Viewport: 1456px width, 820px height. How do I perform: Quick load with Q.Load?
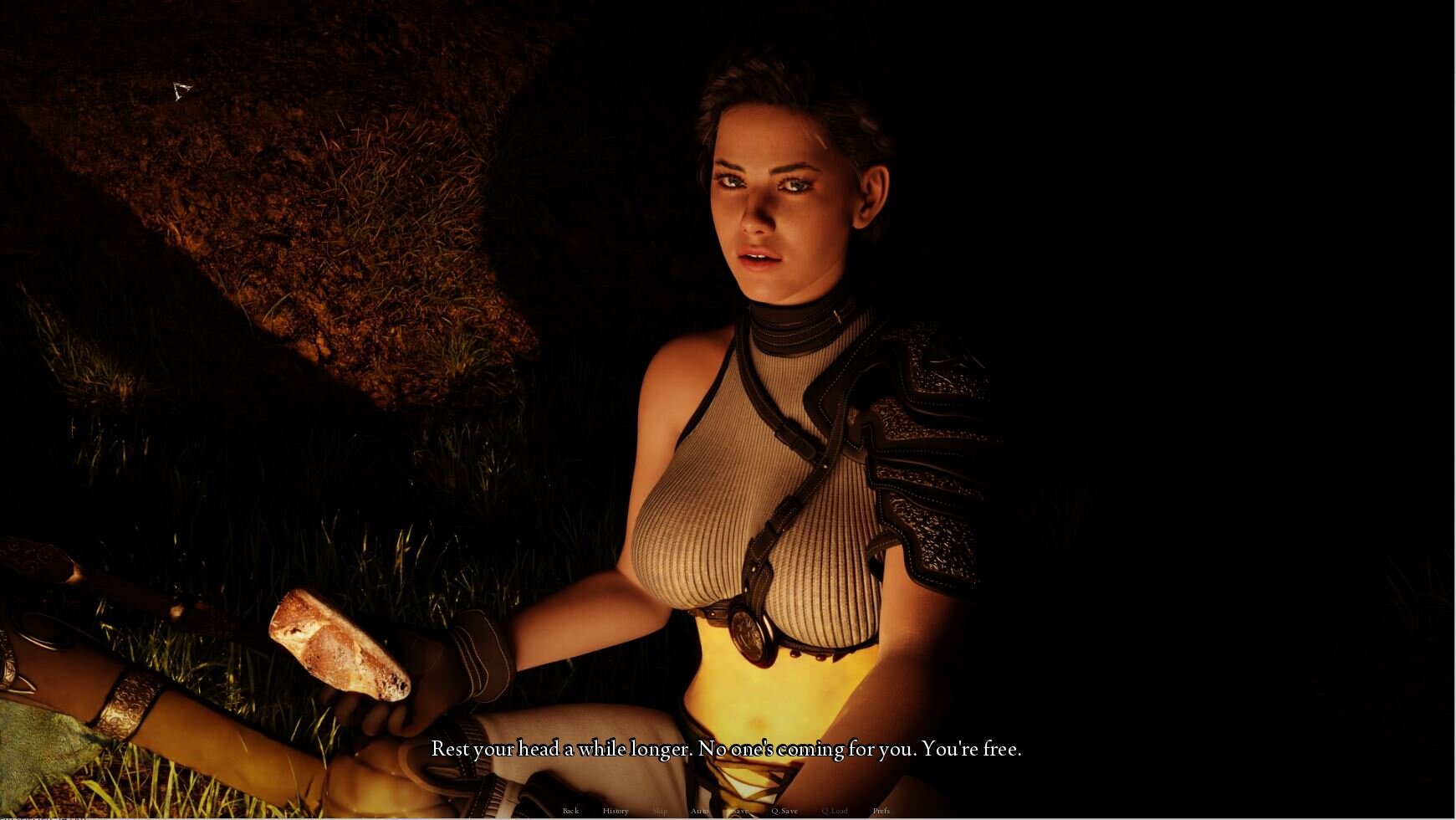tap(834, 811)
